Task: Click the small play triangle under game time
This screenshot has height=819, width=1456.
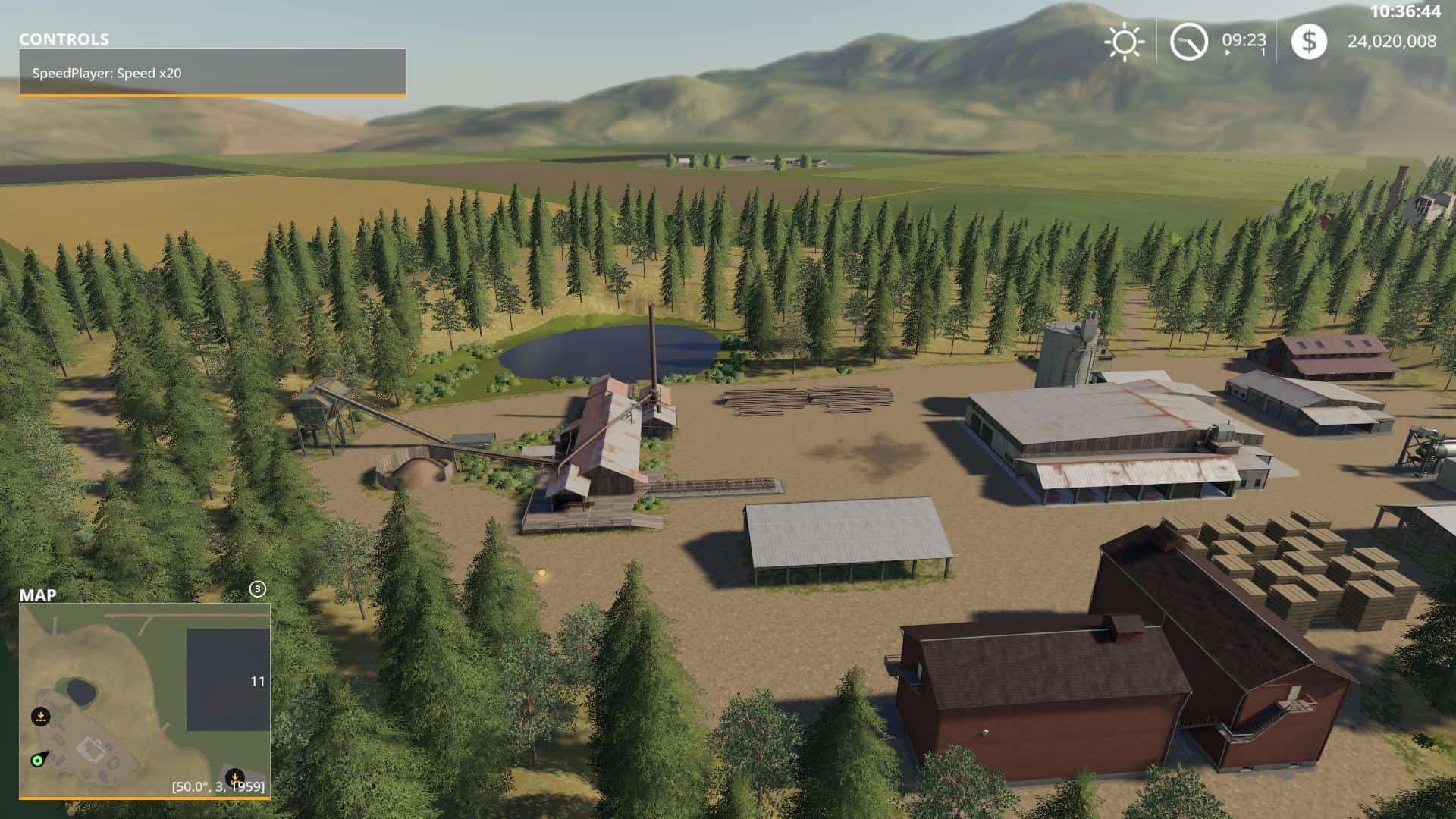Action: [1229, 54]
